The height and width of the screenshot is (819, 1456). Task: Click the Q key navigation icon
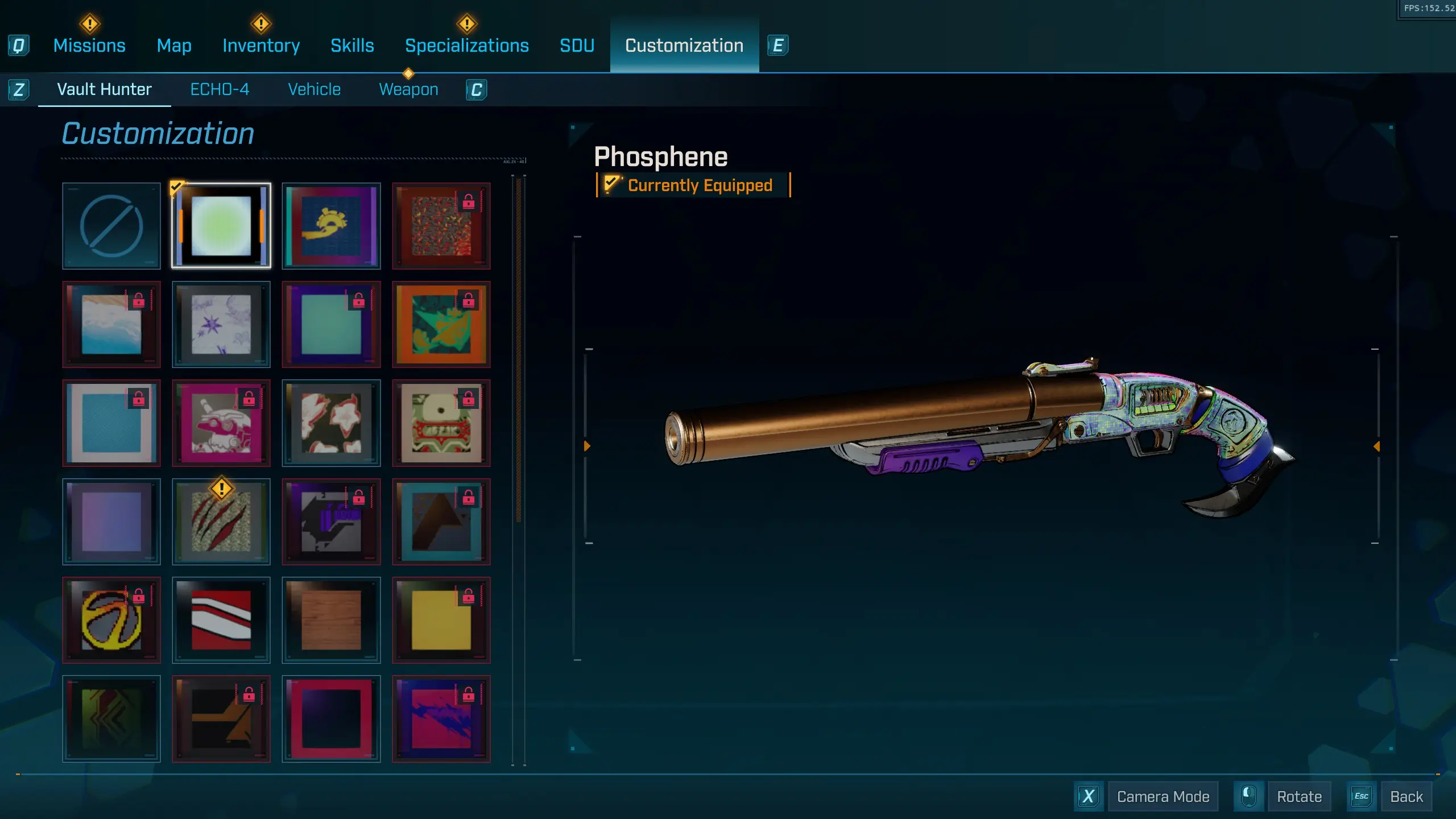19,45
